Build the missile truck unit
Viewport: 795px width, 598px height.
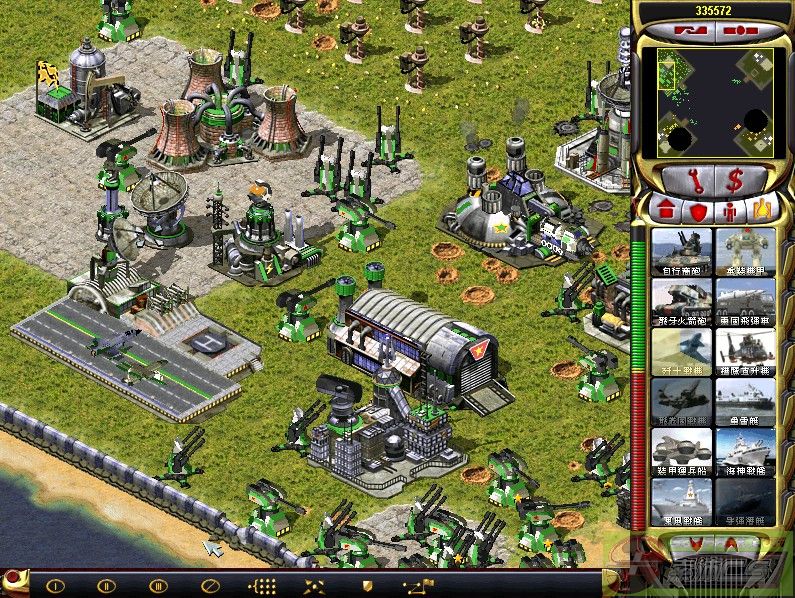point(745,300)
